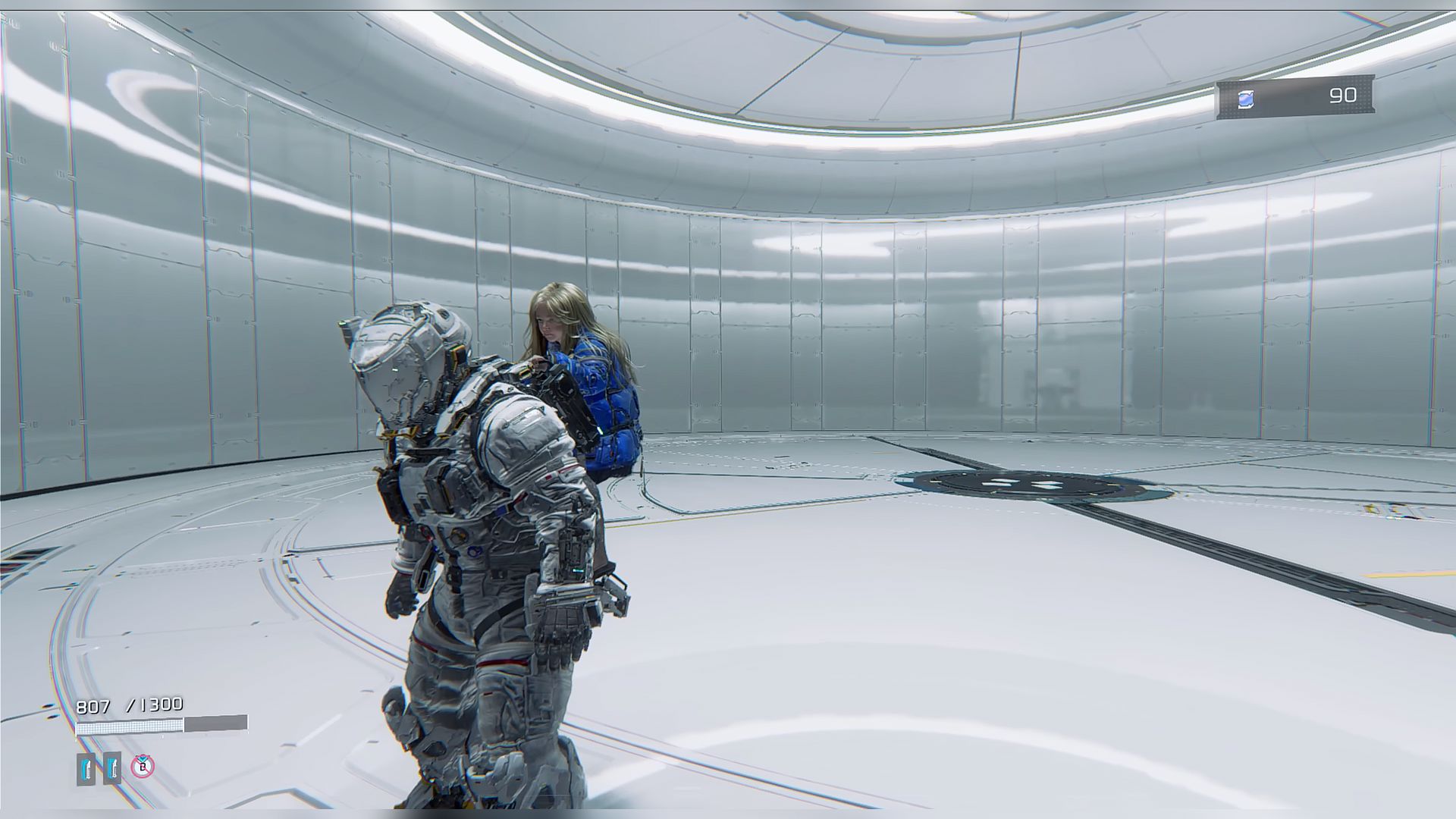This screenshot has width=1456, height=819.
Task: Click the pink crossed-out circle status icon
Action: click(143, 767)
